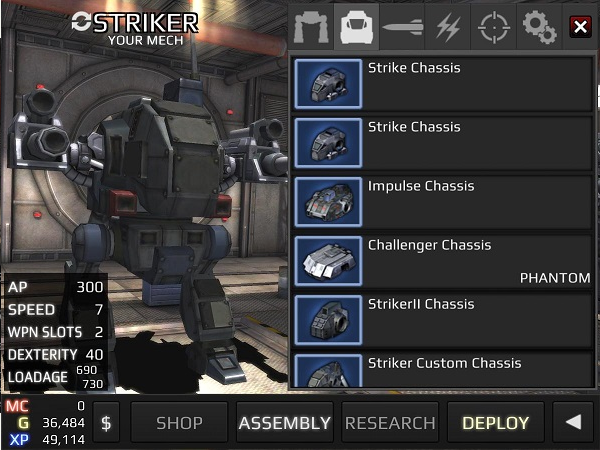This screenshot has height=450, width=600.
Task: Switch to the crosshair targeting tab
Action: (493, 28)
